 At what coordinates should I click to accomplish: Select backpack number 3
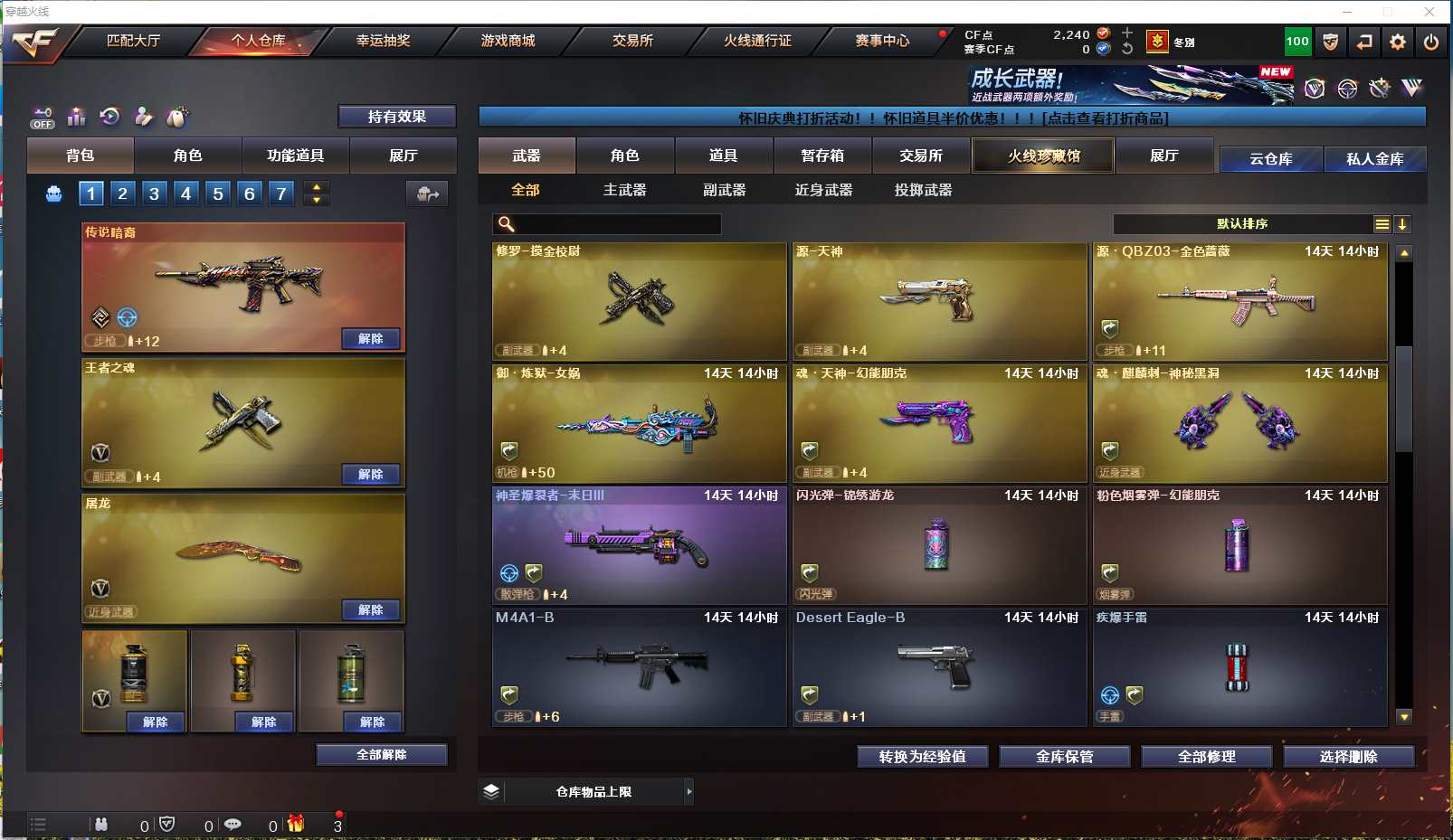point(155,193)
